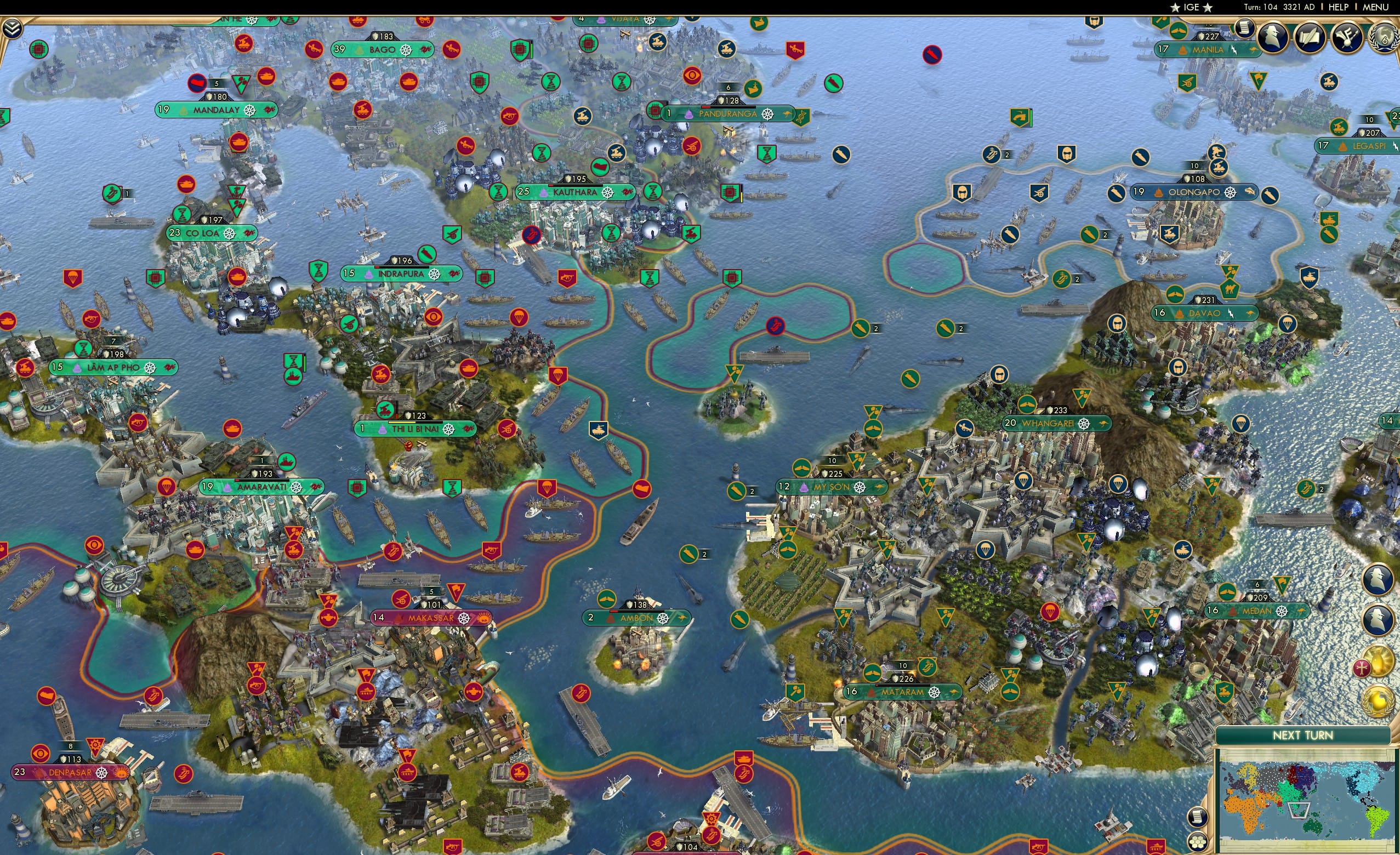The height and width of the screenshot is (855, 1400).
Task: Select the Olongapo city banner
Action: click(x=1196, y=192)
